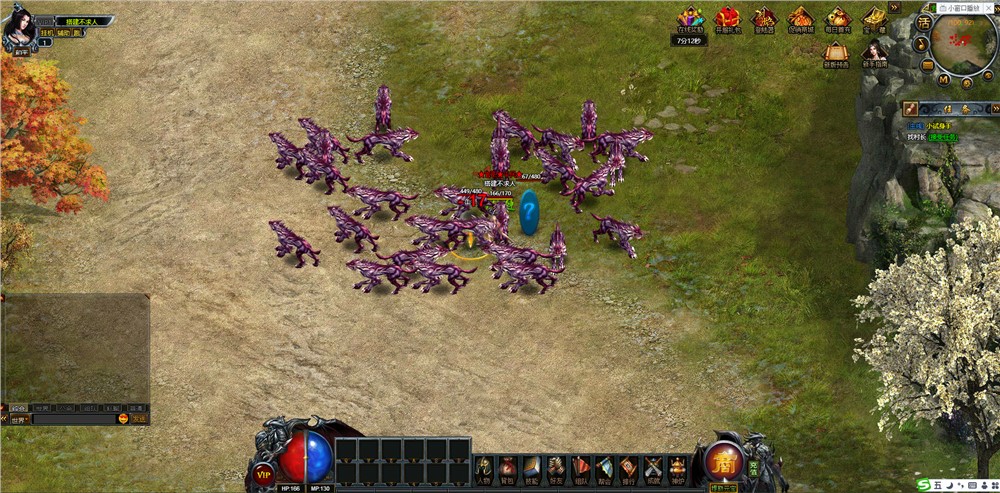Viewport: 1000px width, 493px height.
Task: Open the 技能 skills book
Action: (532, 468)
